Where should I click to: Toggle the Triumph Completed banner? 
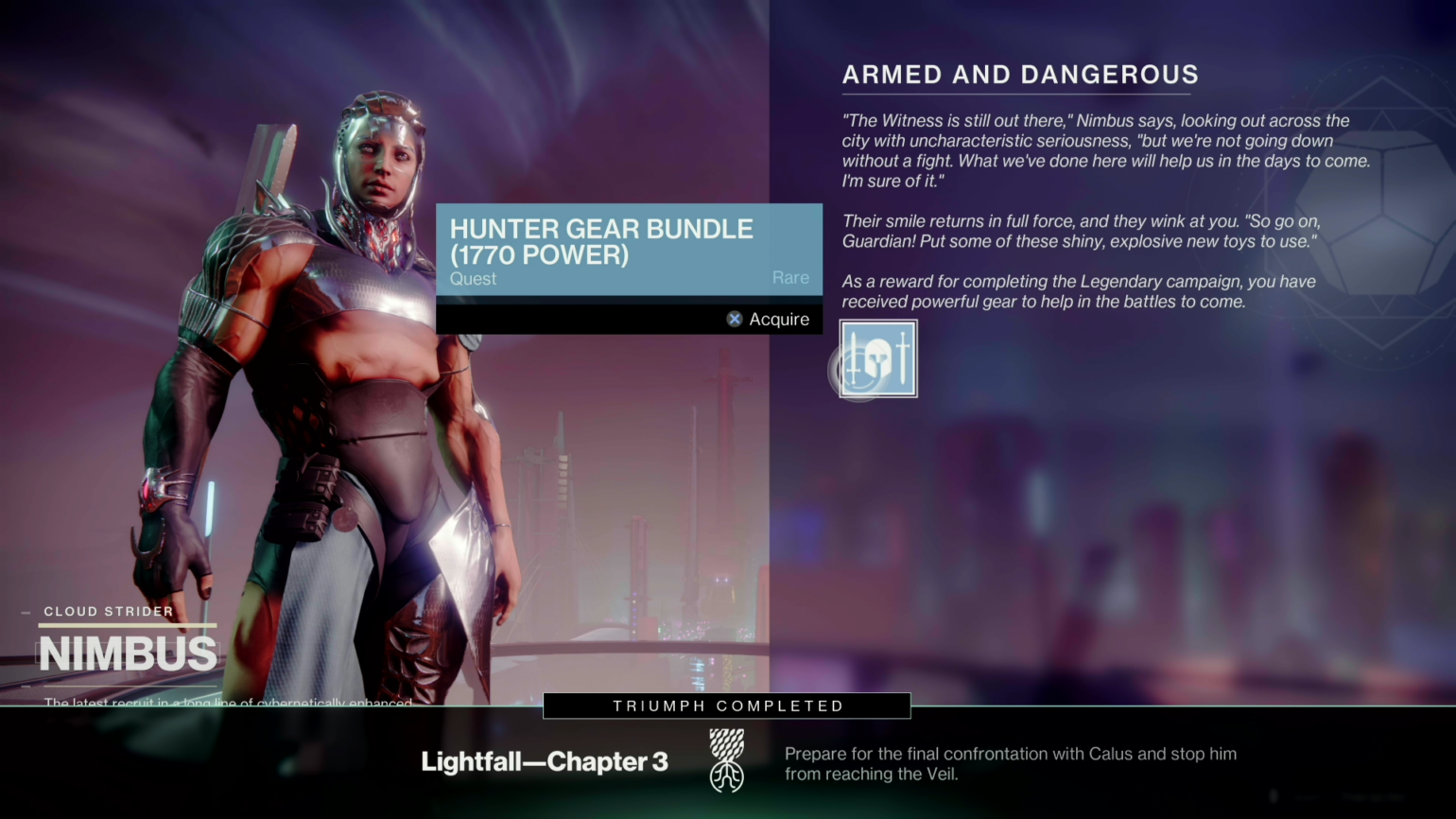click(x=726, y=706)
